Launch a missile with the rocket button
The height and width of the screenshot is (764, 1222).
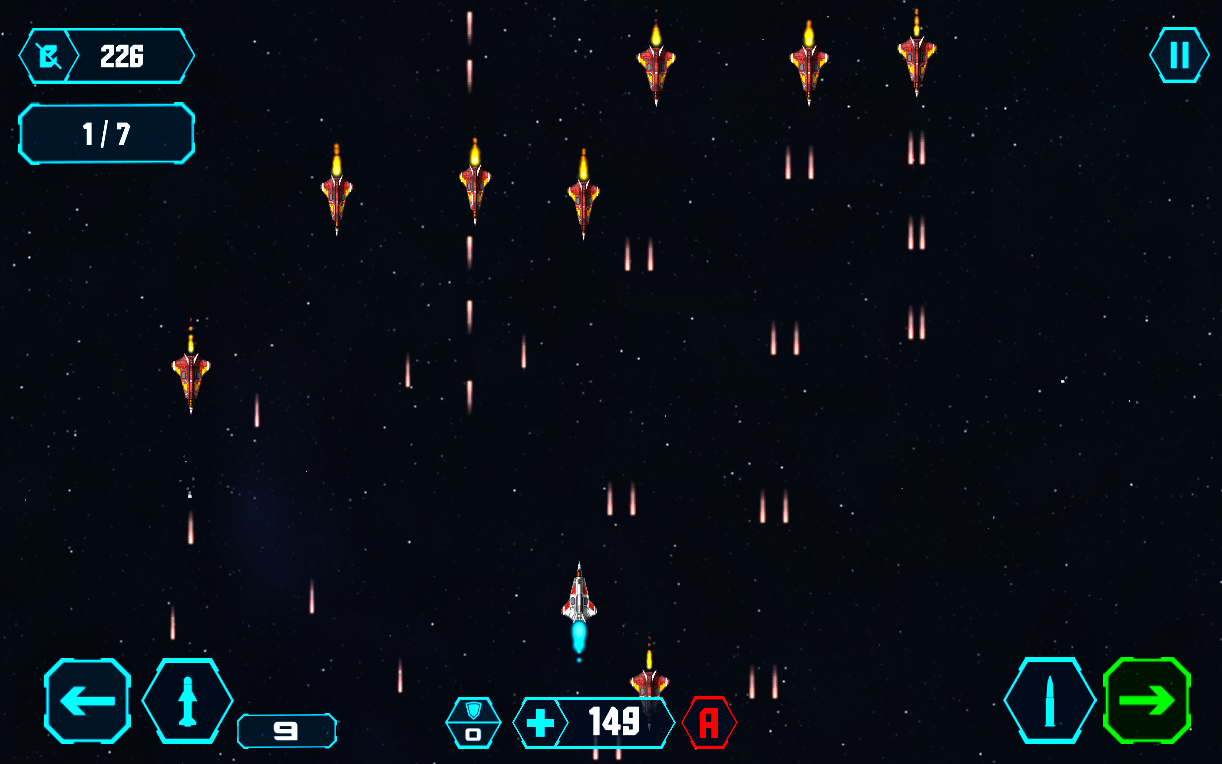187,700
